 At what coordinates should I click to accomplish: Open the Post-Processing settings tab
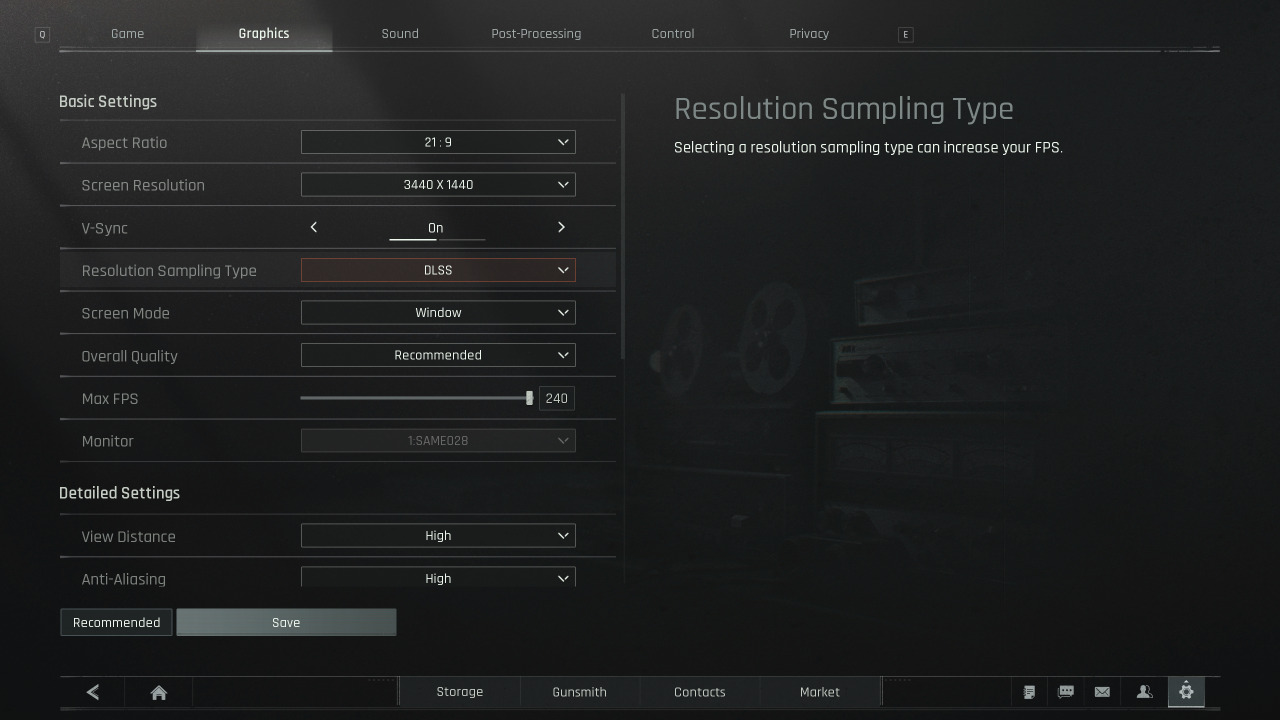536,33
